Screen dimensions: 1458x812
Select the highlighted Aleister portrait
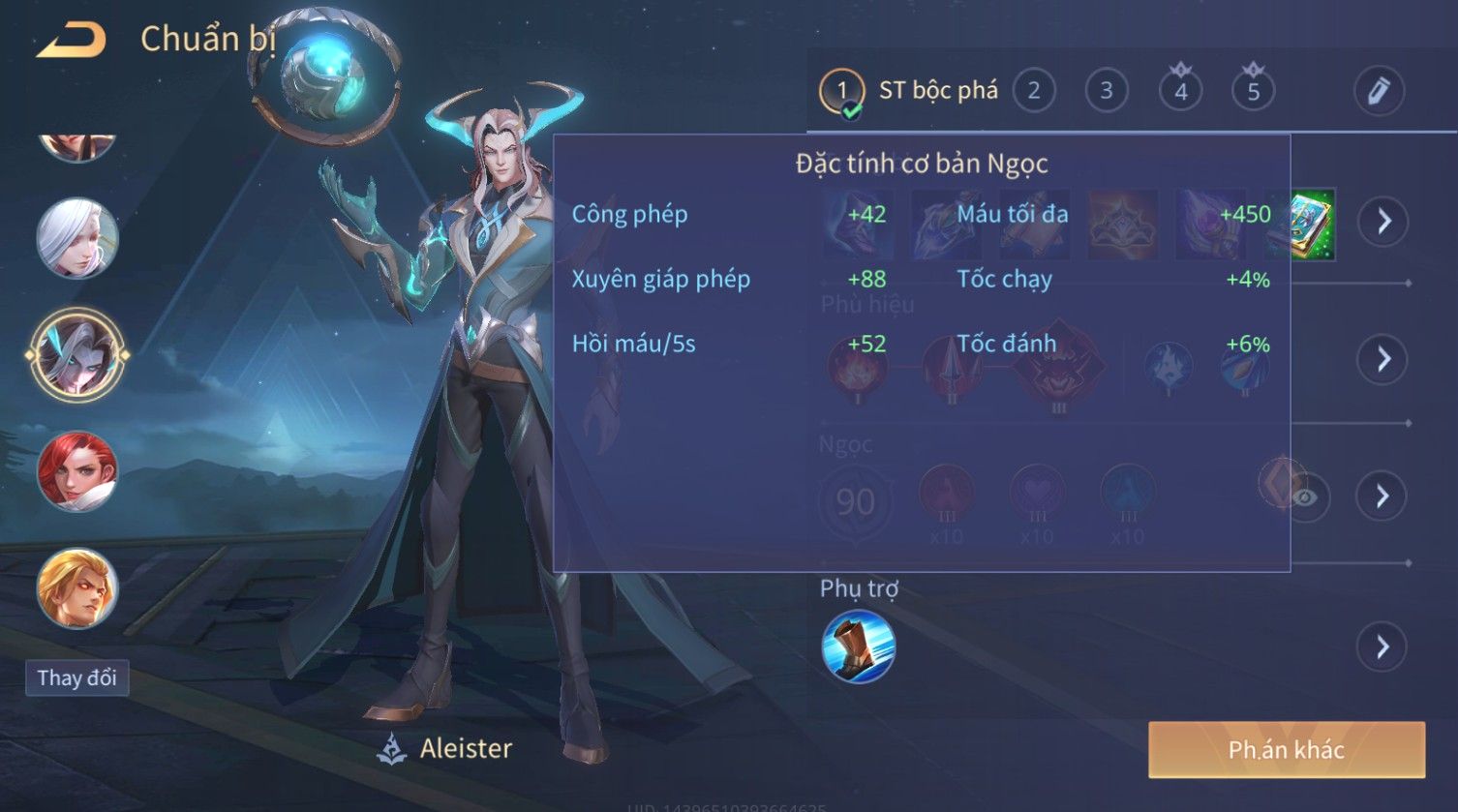point(76,355)
